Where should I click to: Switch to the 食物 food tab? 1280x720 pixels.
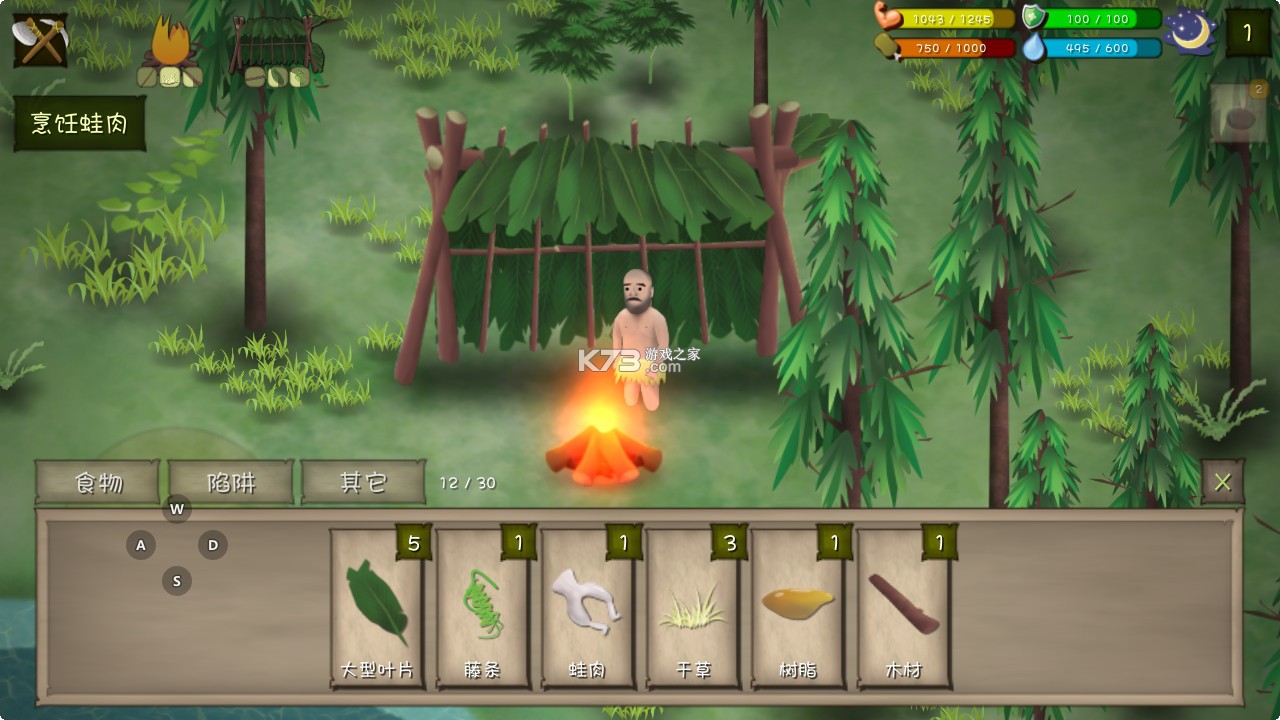click(x=98, y=482)
